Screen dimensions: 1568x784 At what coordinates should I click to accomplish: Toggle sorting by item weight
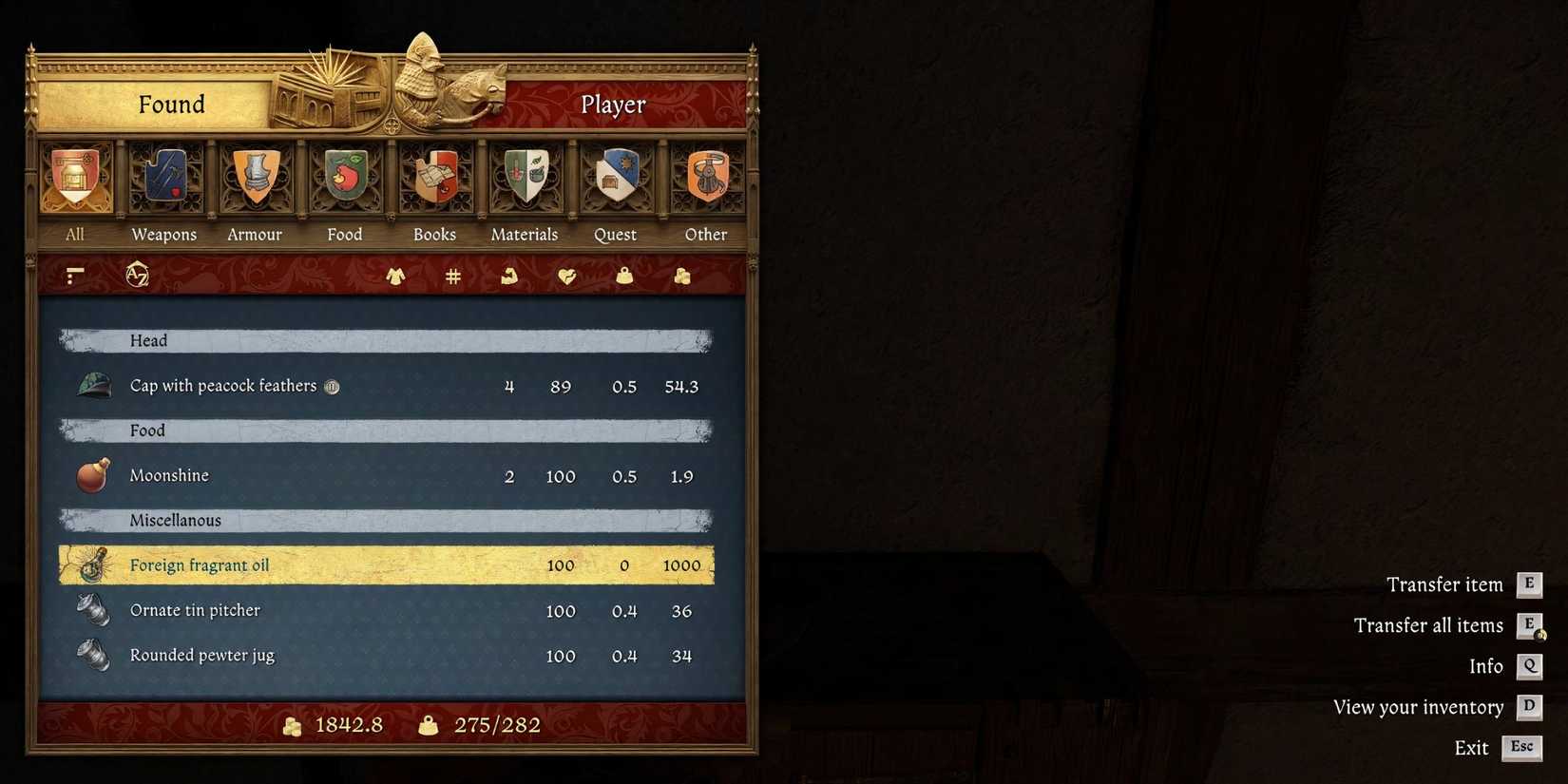623,276
